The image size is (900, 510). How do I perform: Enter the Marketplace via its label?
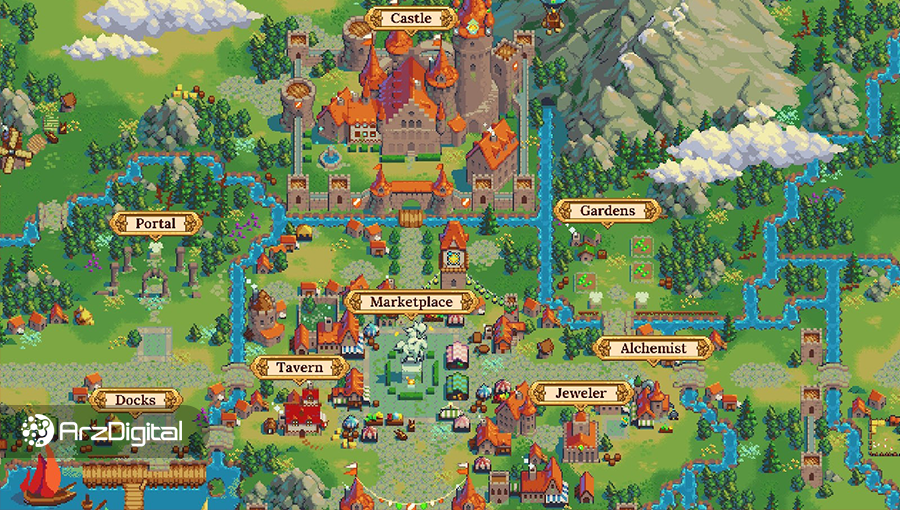411,301
